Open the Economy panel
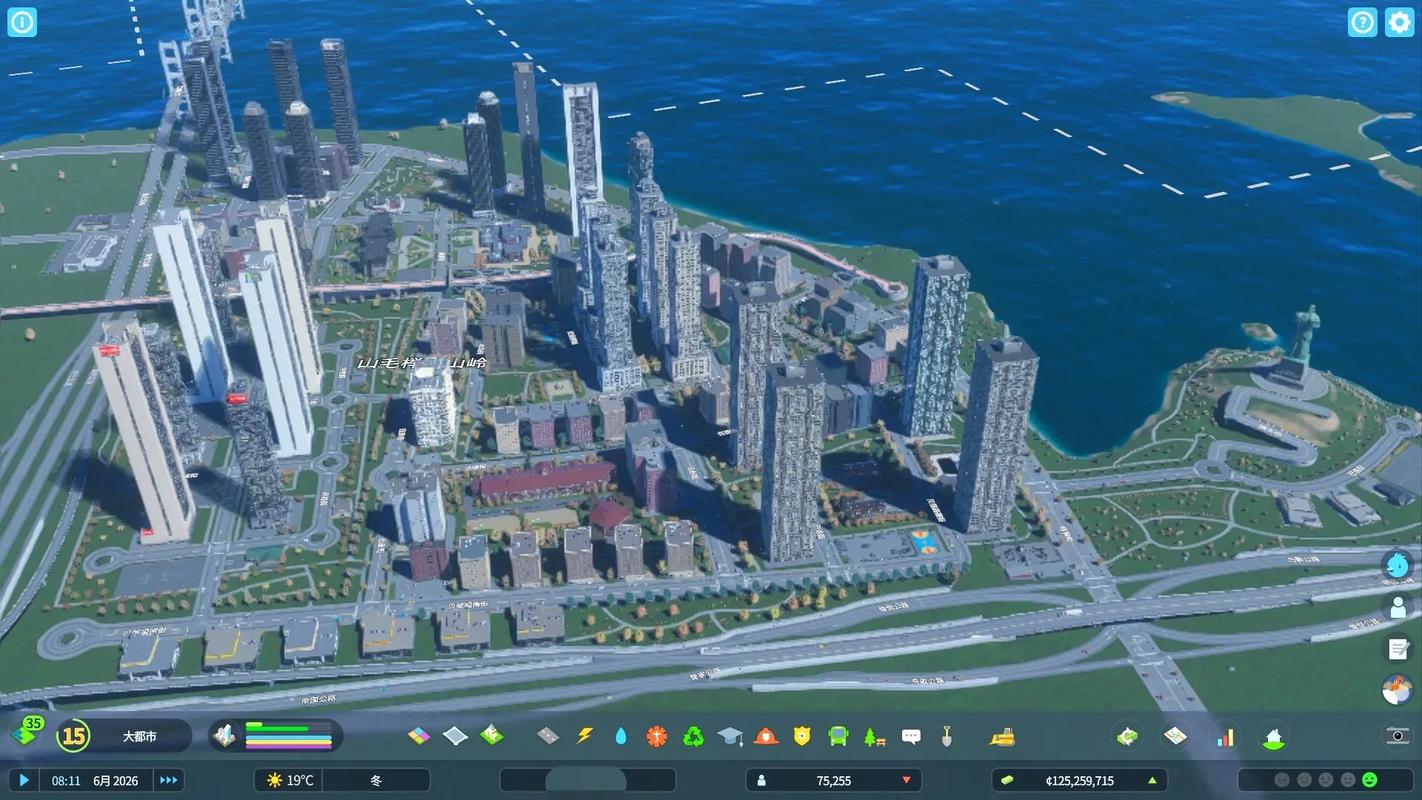The height and width of the screenshot is (800, 1422). 1126,735
